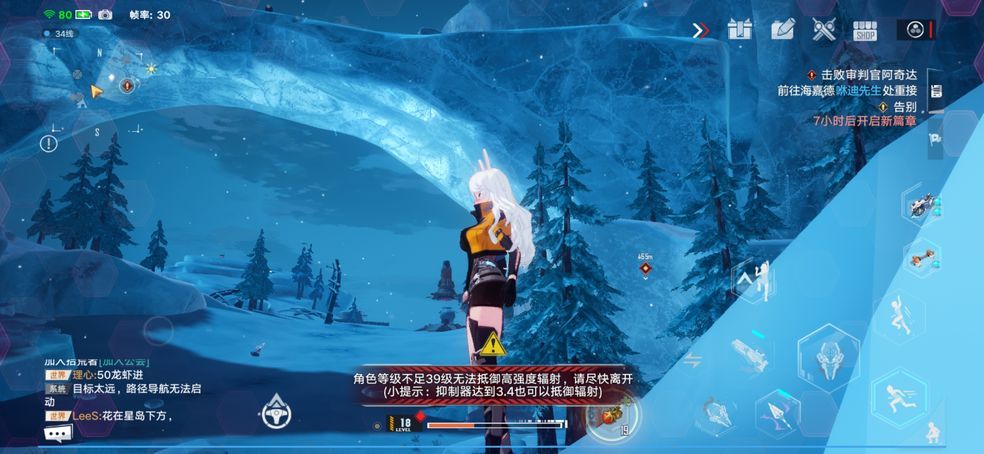Open the notepad and pencil icon
Viewport: 984px width, 454px height.
pyautogui.click(x=782, y=29)
